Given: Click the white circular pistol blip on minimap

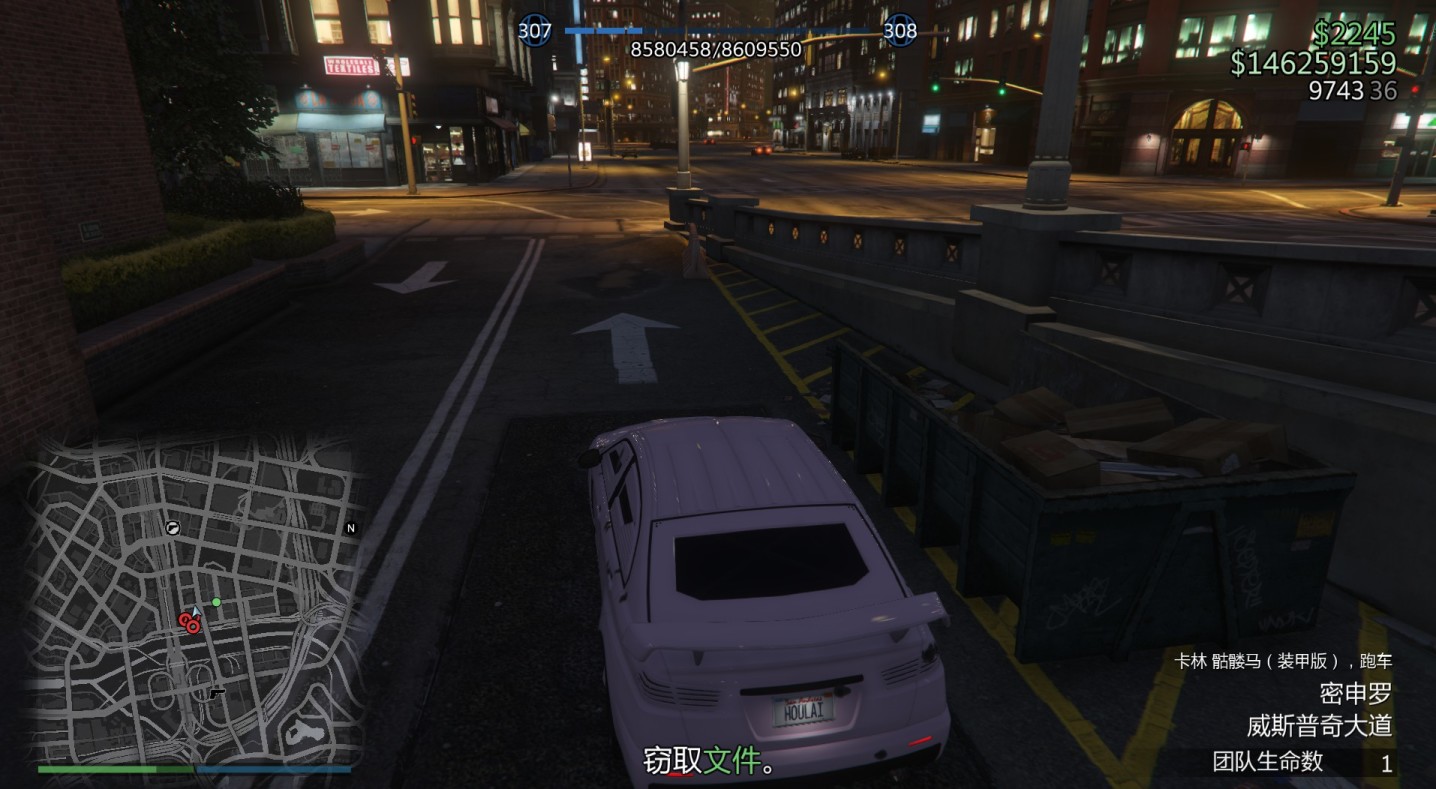Looking at the screenshot, I should coord(172,527).
